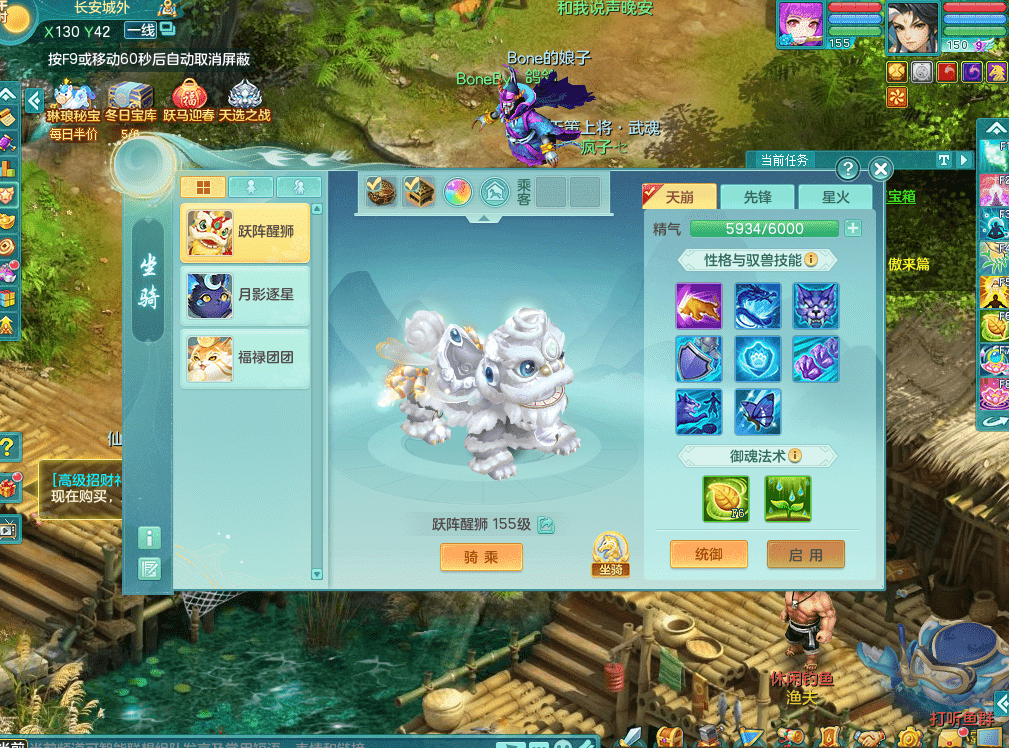The height and width of the screenshot is (748, 1009).
Task: Click the 启用 activate button
Action: click(x=805, y=554)
